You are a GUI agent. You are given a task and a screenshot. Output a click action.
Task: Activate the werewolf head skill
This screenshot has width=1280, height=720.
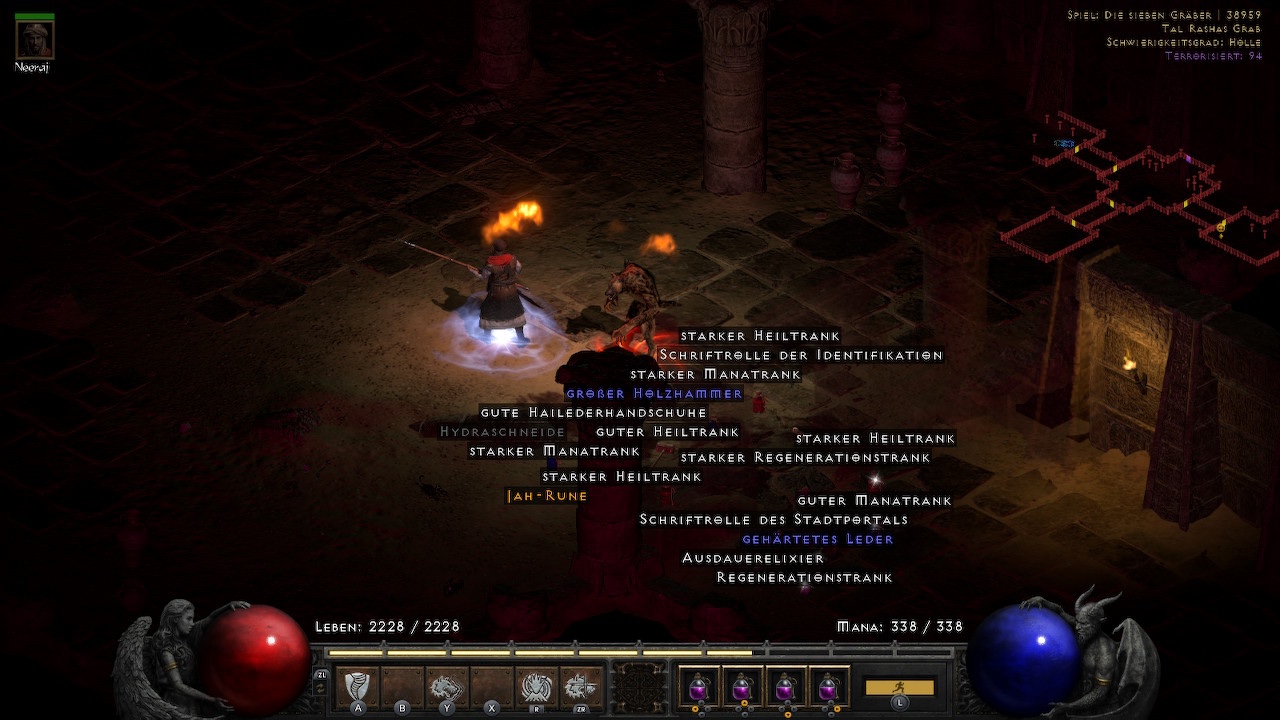[x=447, y=686]
